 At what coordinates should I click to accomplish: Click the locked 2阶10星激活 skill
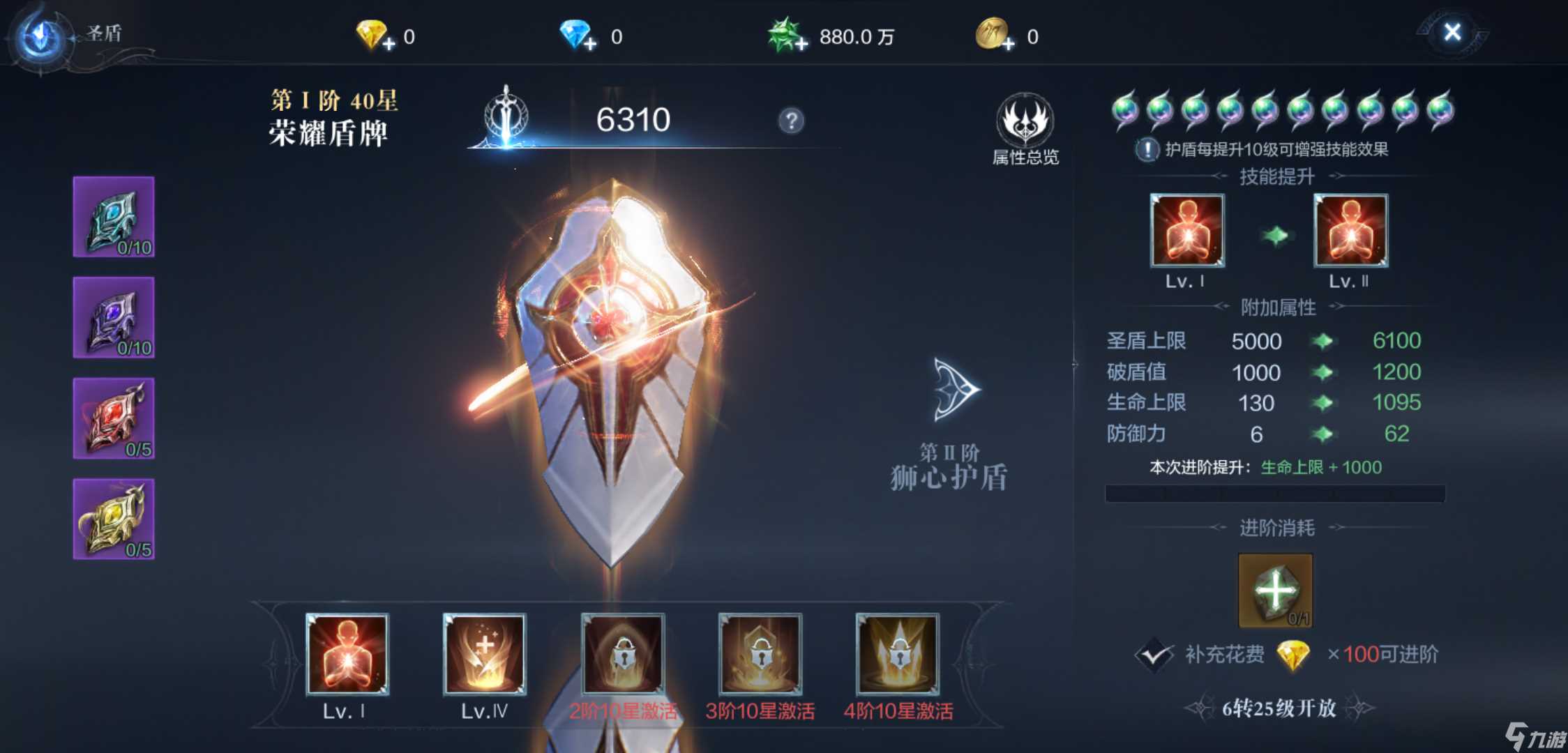[622, 655]
